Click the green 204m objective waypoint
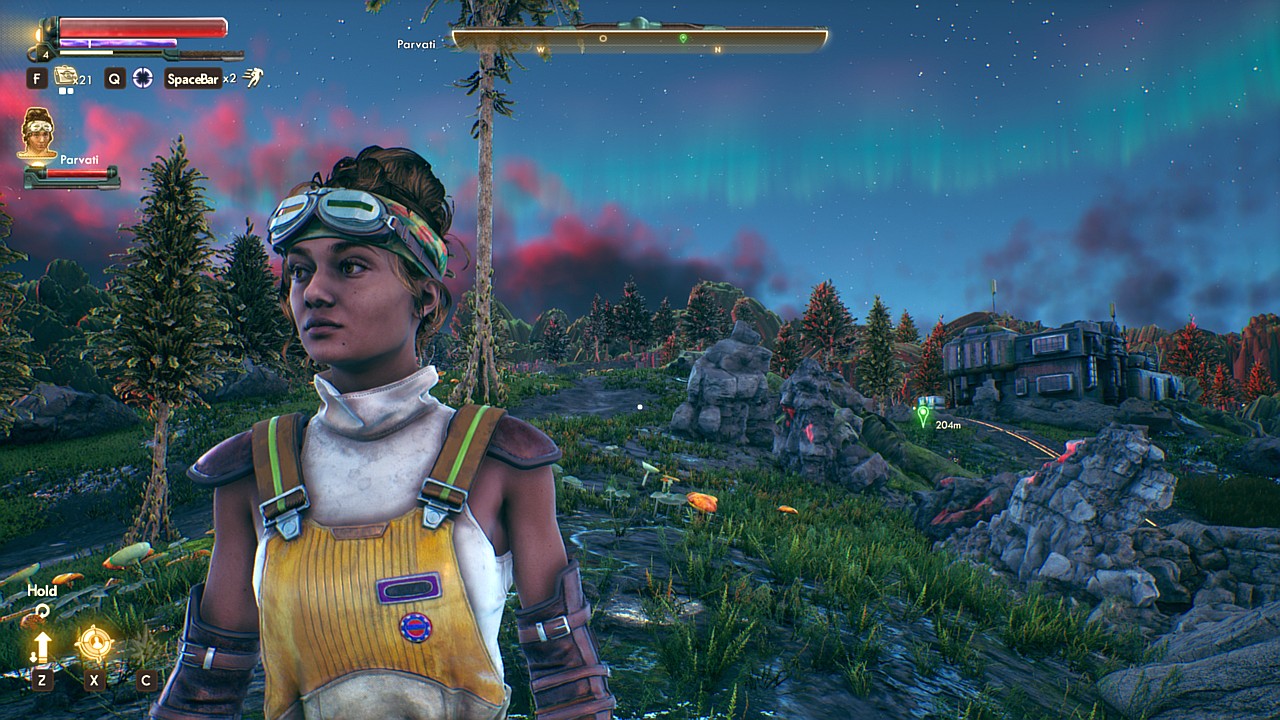 923,415
